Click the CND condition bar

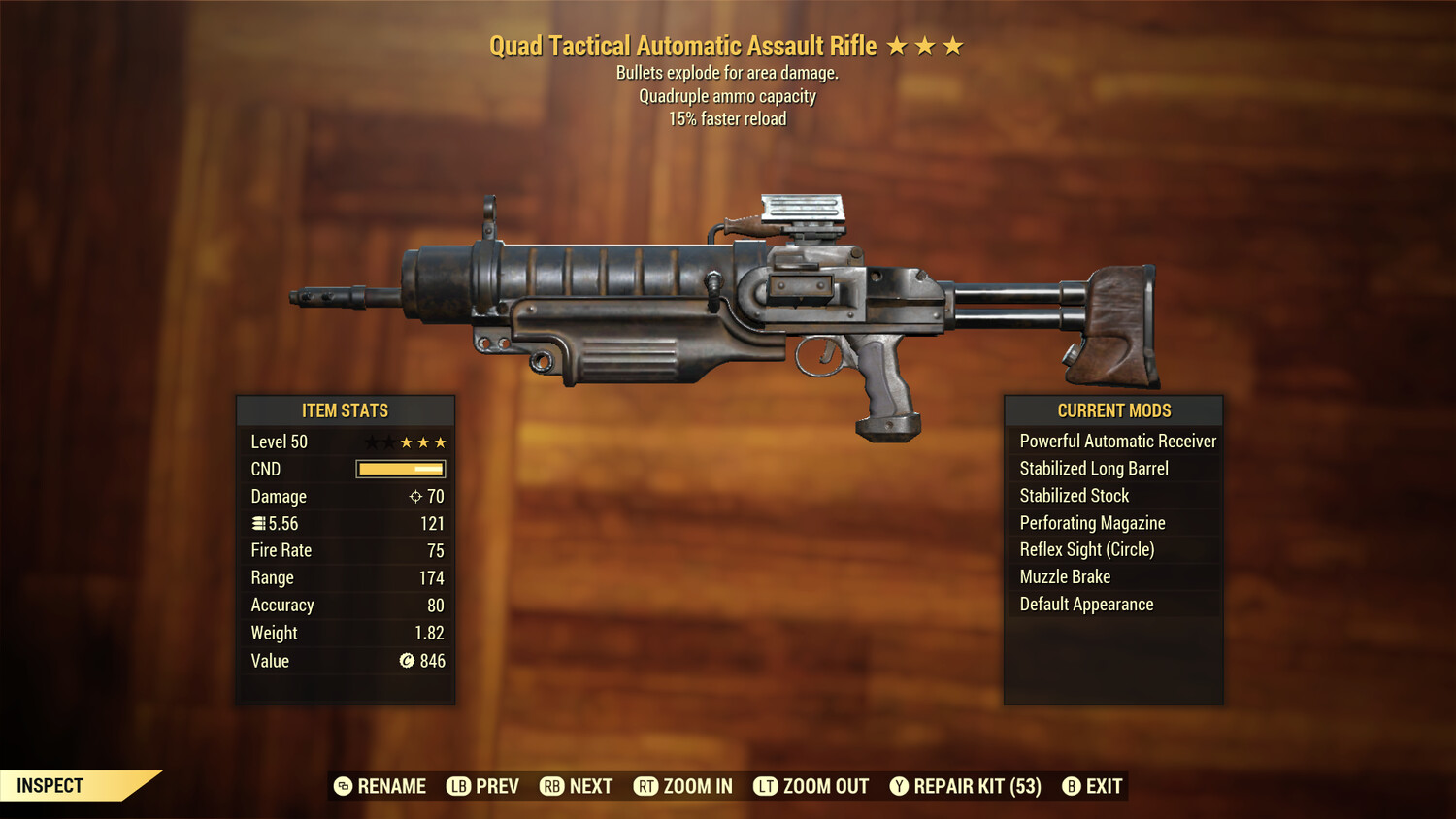(400, 469)
